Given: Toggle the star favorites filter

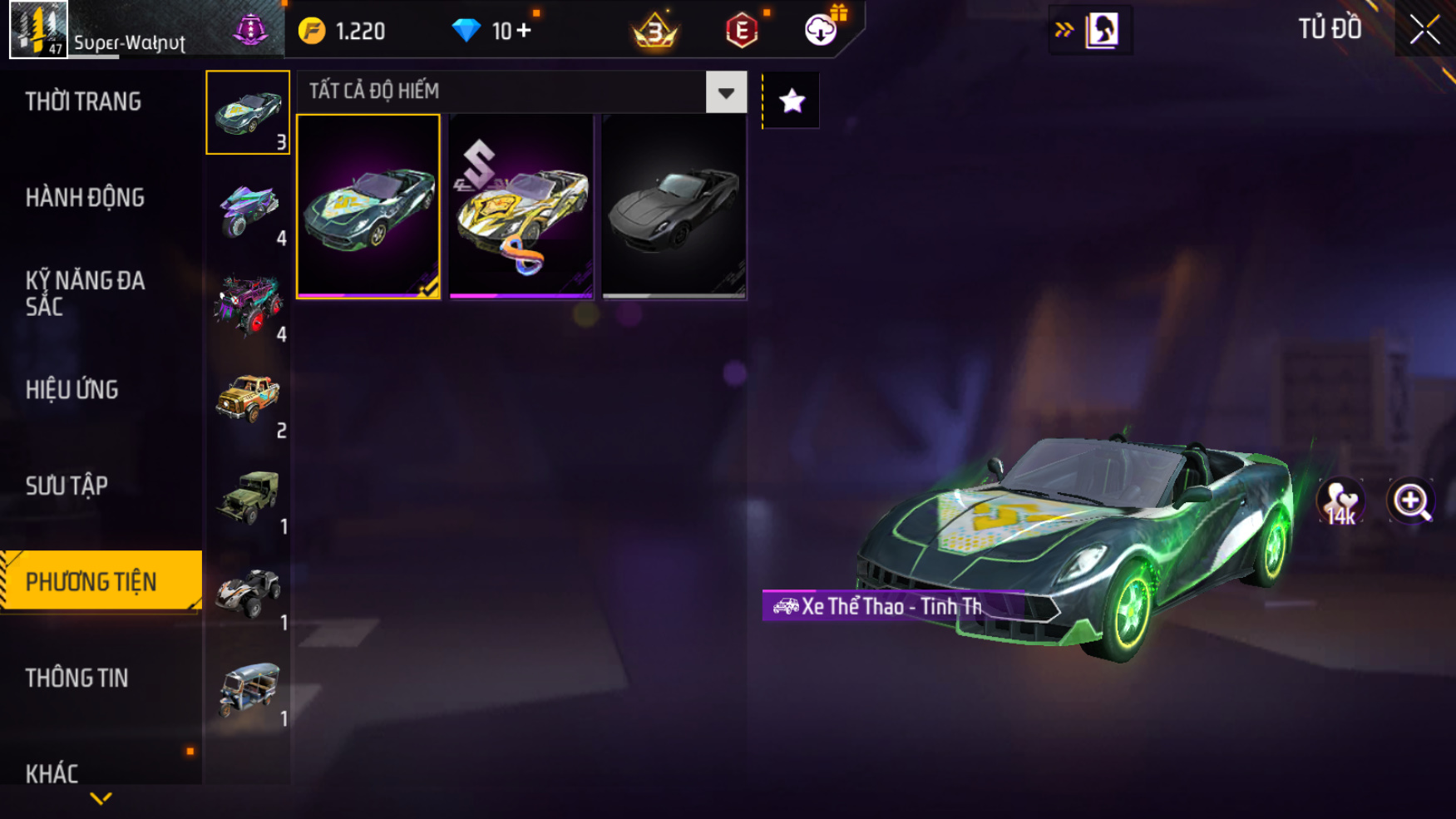Looking at the screenshot, I should click(792, 101).
